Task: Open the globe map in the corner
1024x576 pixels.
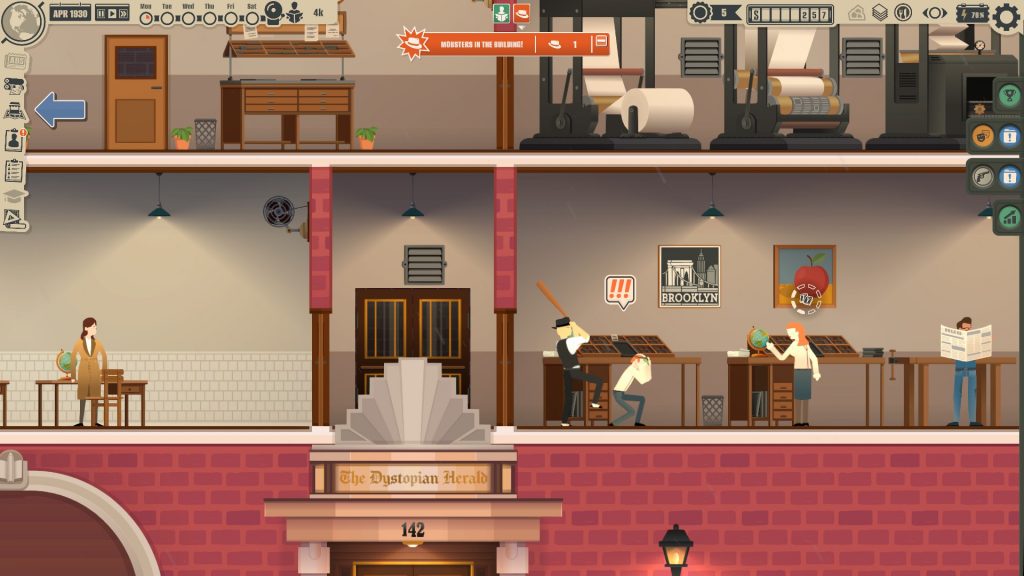Action: [22, 22]
